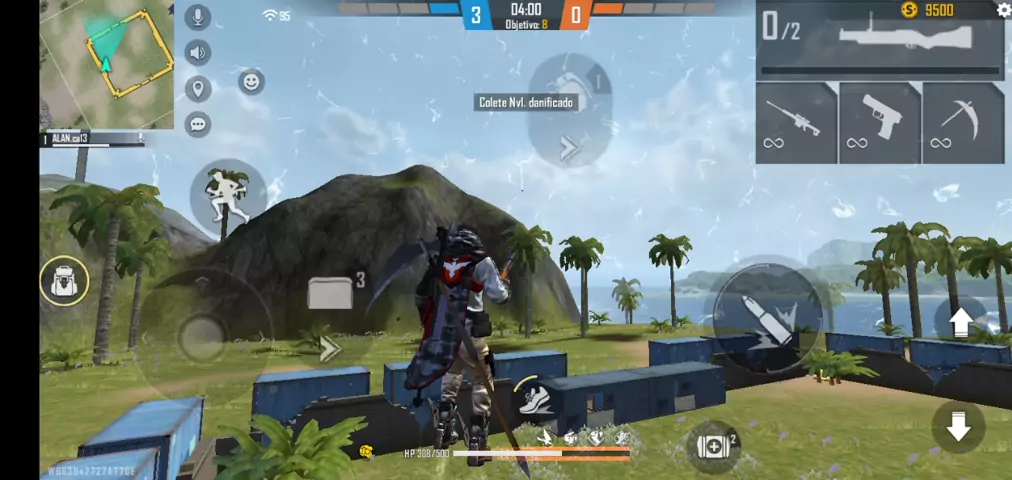Open the minimap
This screenshot has height=480, width=1012.
(107, 65)
